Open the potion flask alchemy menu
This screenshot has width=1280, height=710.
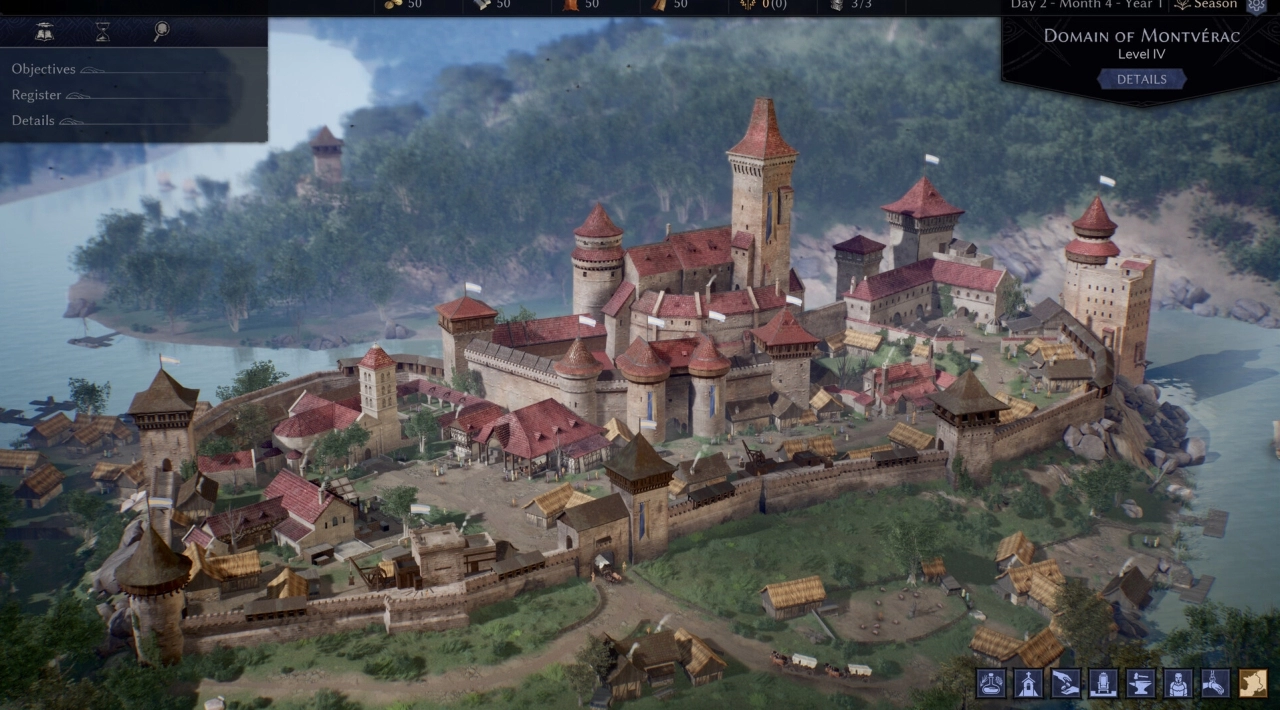(991, 683)
